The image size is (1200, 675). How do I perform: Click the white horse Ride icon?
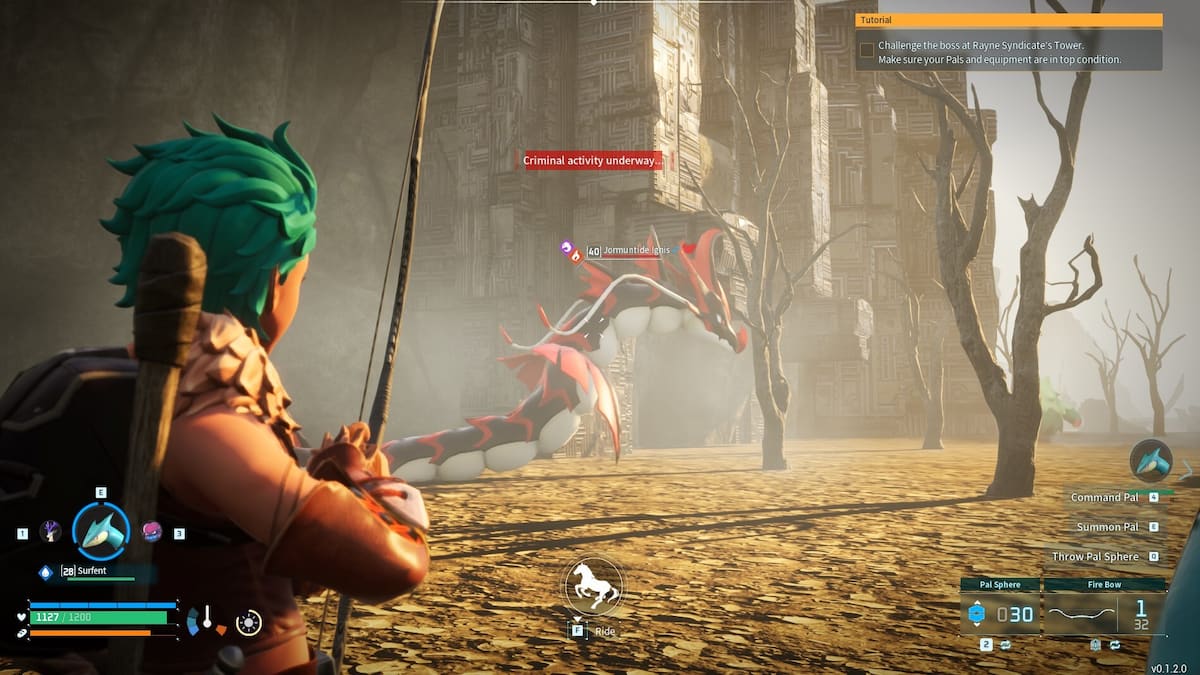pyautogui.click(x=593, y=586)
